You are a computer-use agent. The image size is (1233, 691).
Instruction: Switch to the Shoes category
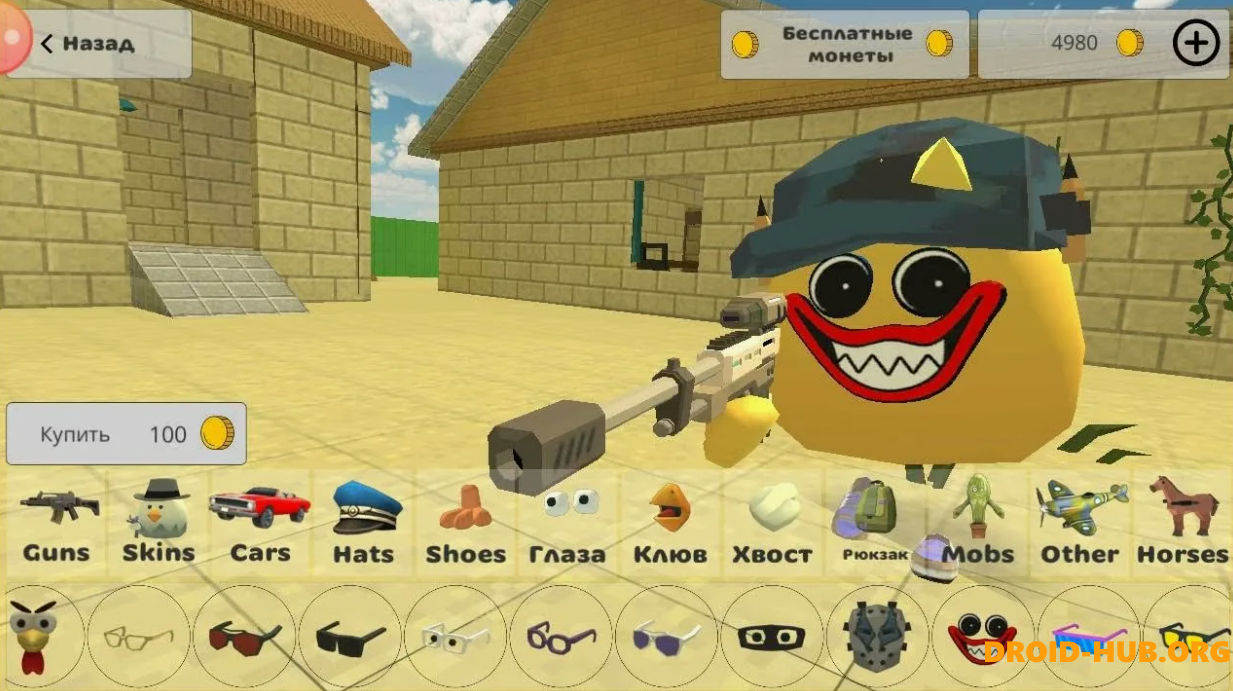[x=466, y=525]
